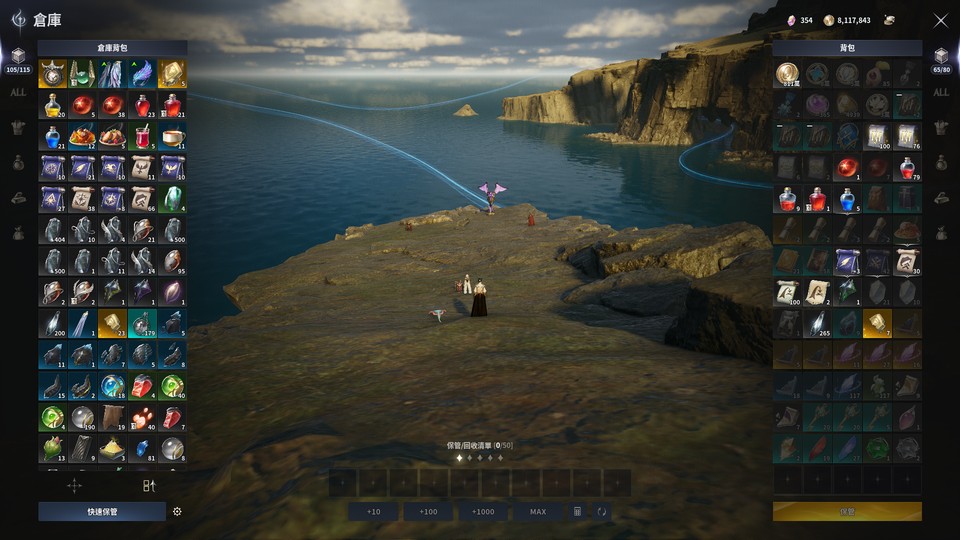Choose the teacup item in warehouse
Screen dimensions: 960x540
pyautogui.click(x=172, y=136)
